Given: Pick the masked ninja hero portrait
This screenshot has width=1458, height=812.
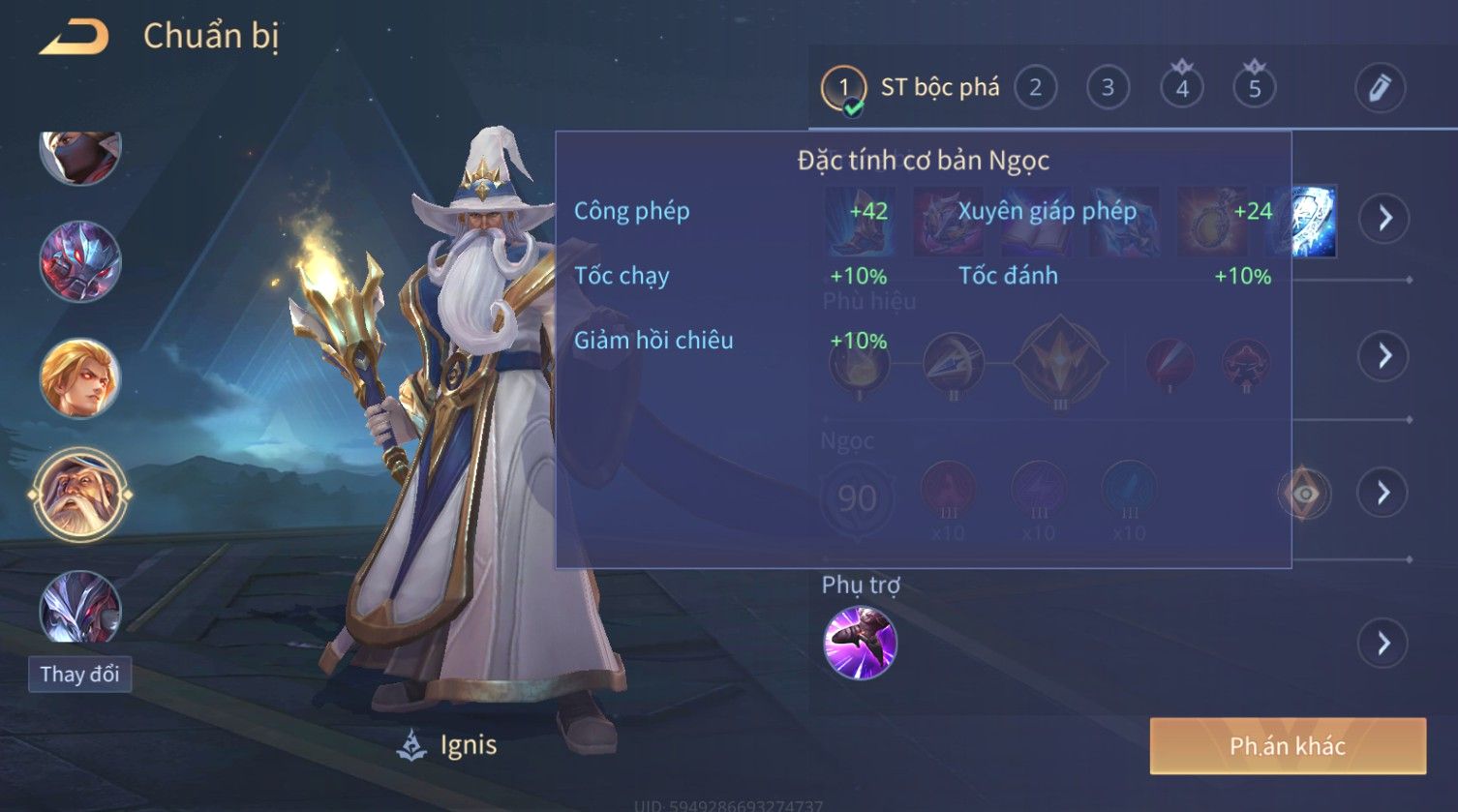Looking at the screenshot, I should [x=80, y=155].
